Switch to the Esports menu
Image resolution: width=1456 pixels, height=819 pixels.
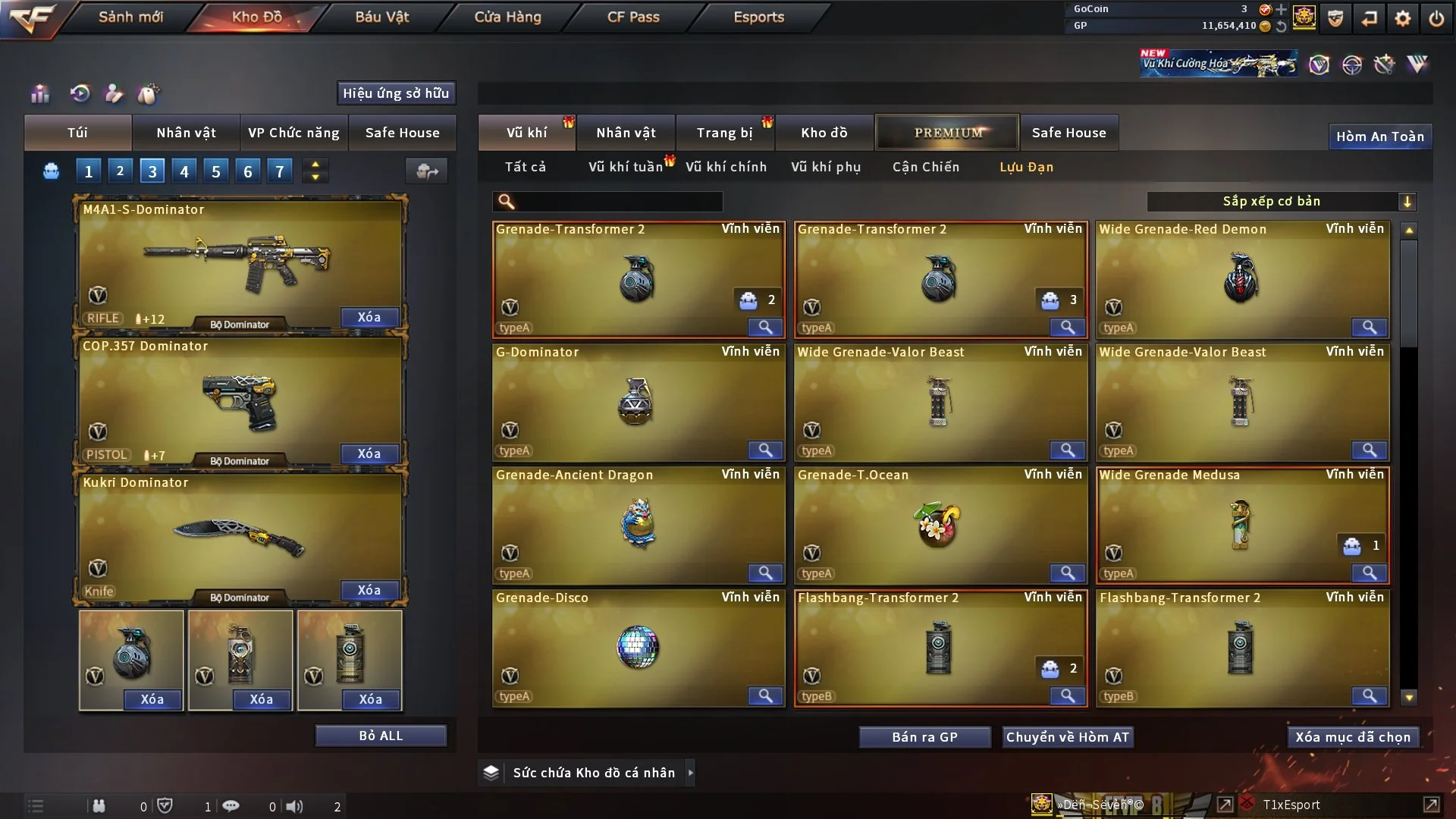coord(758,17)
